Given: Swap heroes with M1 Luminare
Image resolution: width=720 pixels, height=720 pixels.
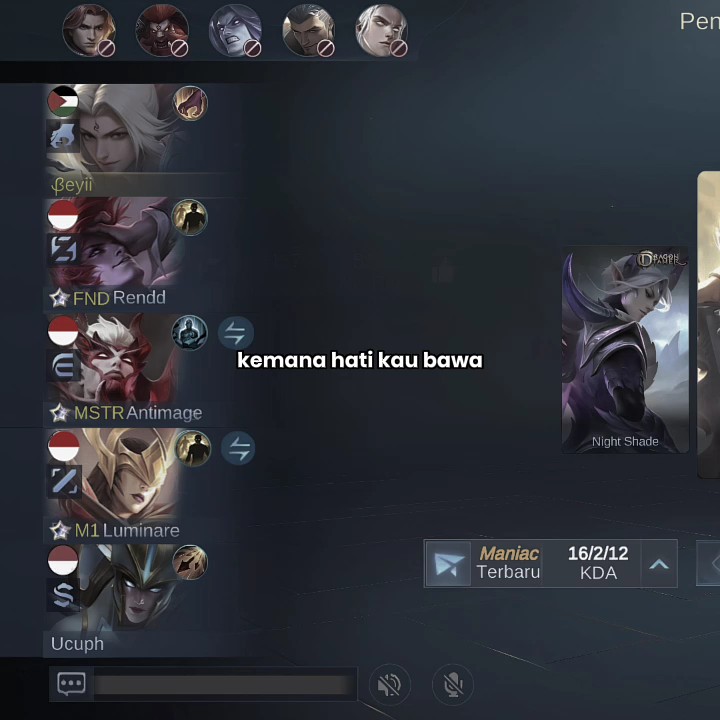Looking at the screenshot, I should 237,448.
